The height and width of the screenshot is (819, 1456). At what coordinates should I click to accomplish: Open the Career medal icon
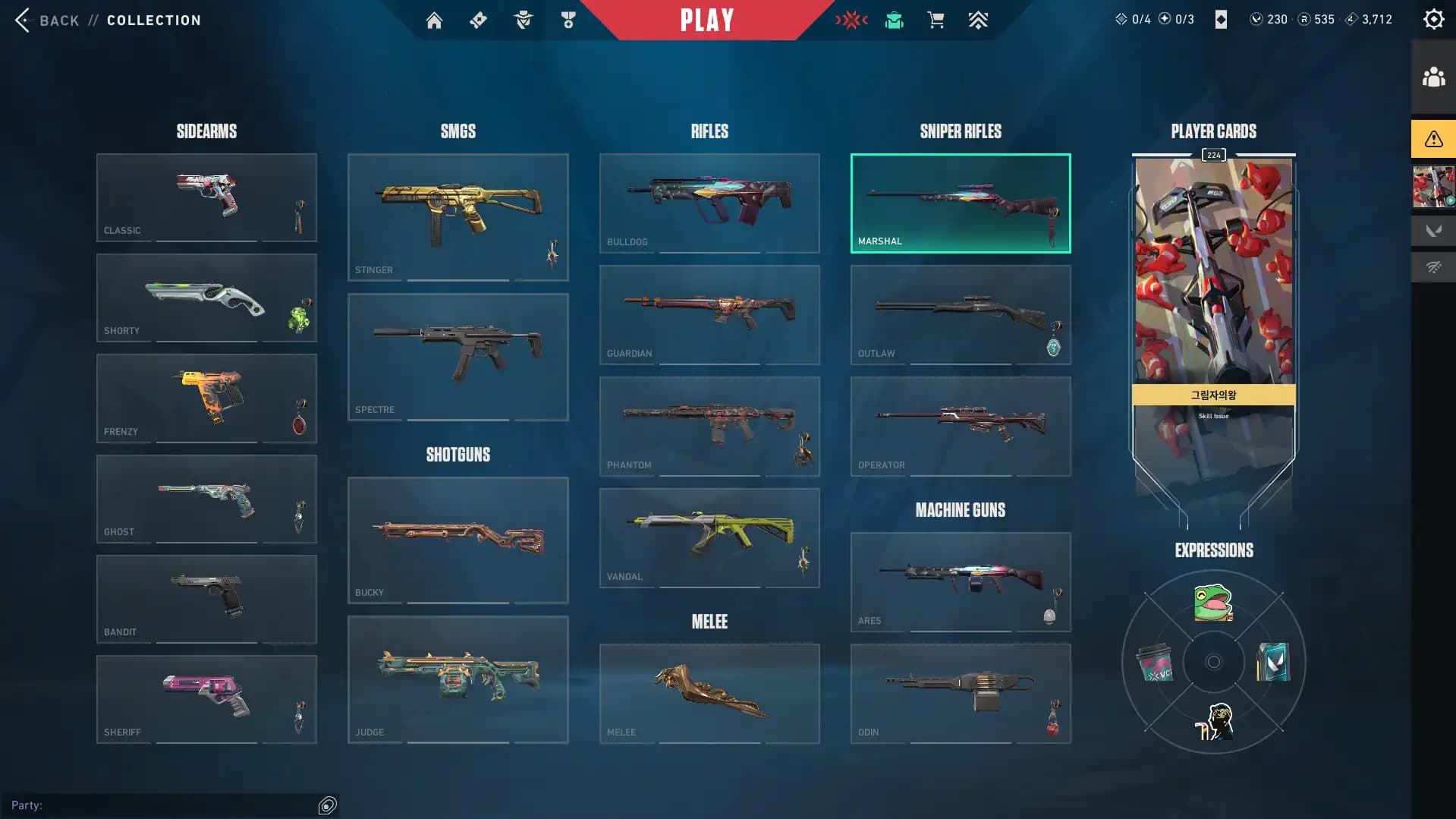coord(568,20)
